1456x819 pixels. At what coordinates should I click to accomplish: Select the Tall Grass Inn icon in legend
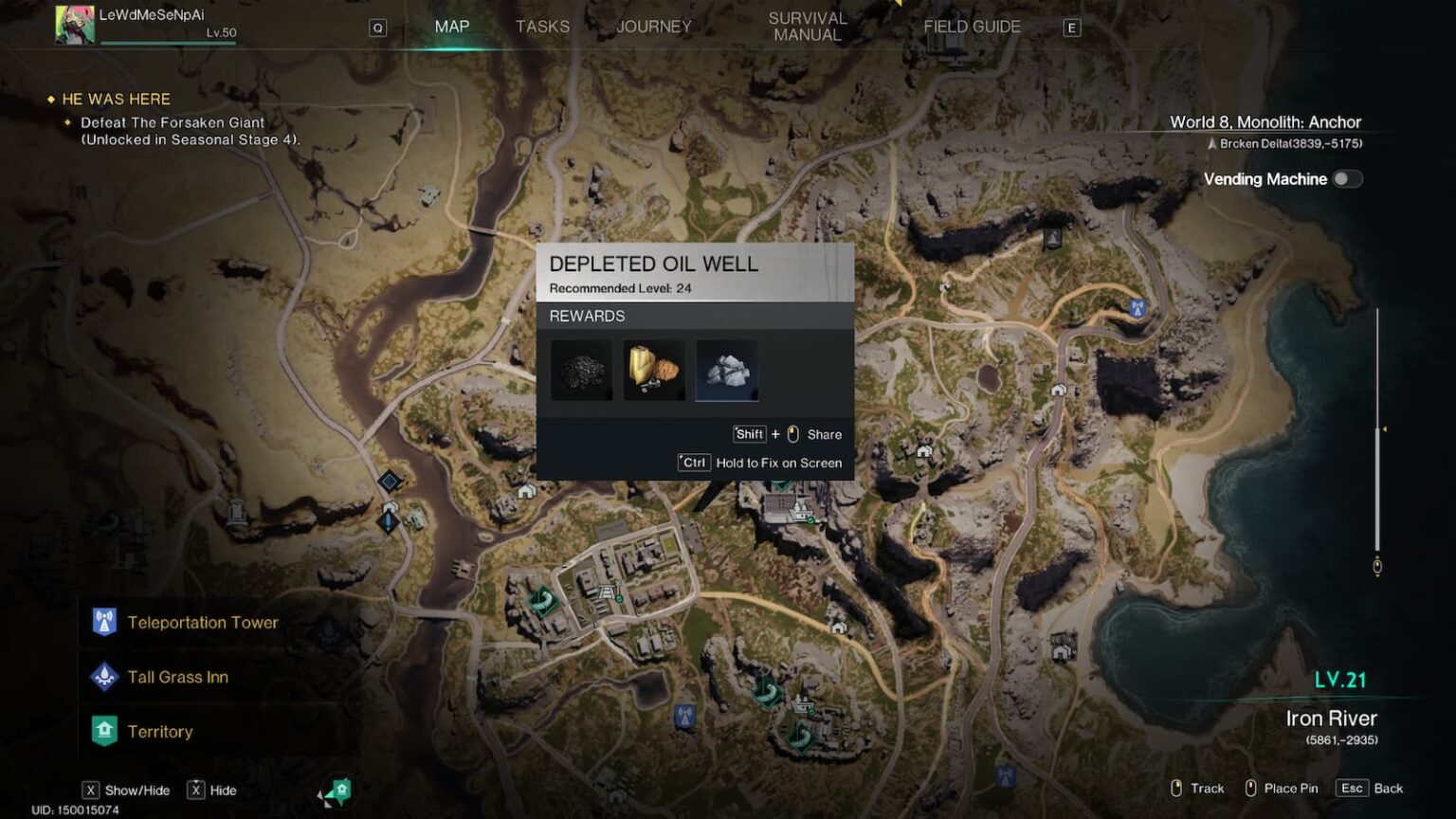[104, 677]
